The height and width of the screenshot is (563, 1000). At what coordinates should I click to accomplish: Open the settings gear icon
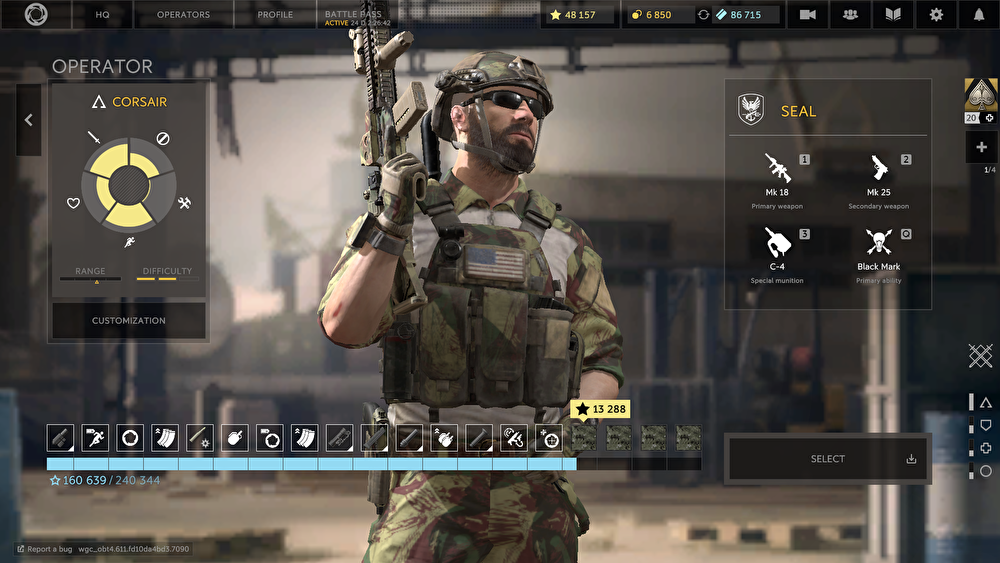pos(936,15)
